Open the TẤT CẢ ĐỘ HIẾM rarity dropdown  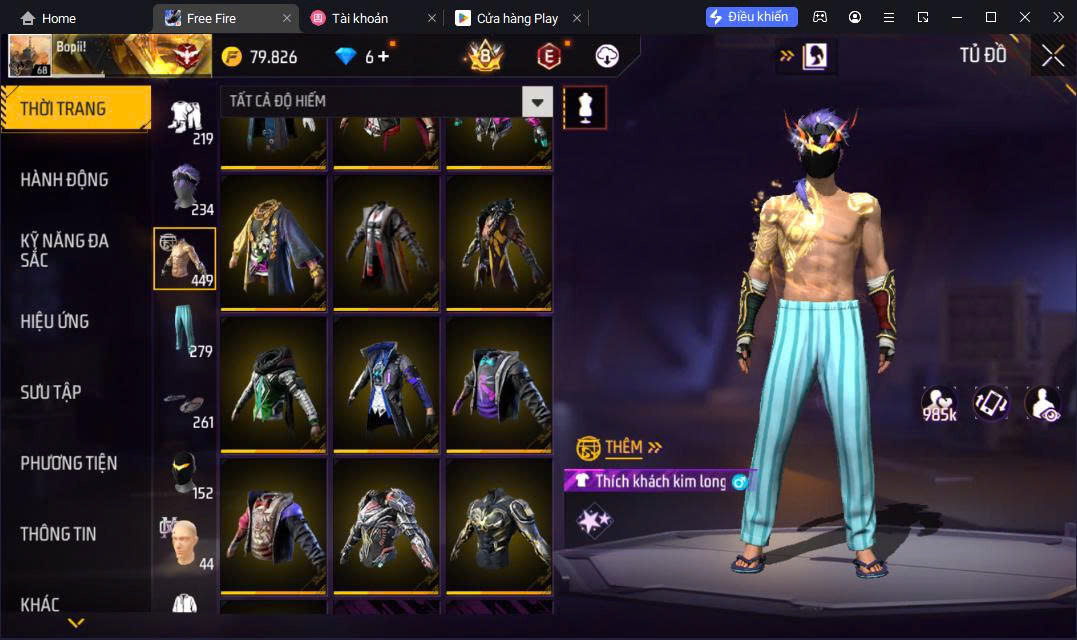click(387, 101)
